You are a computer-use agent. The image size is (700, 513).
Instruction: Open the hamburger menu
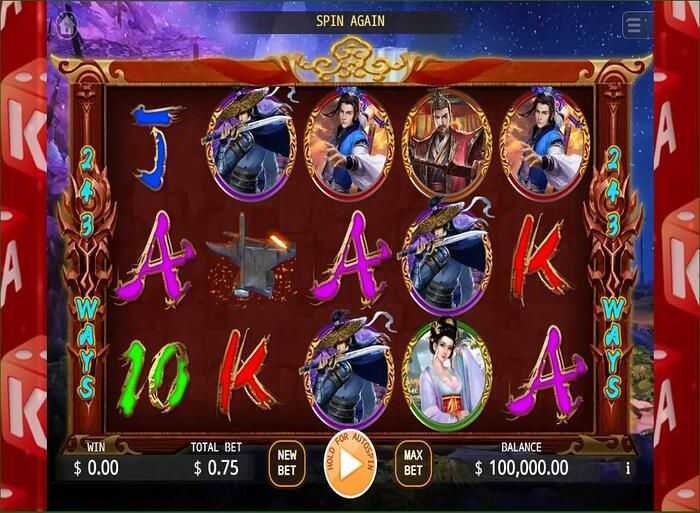click(x=634, y=25)
